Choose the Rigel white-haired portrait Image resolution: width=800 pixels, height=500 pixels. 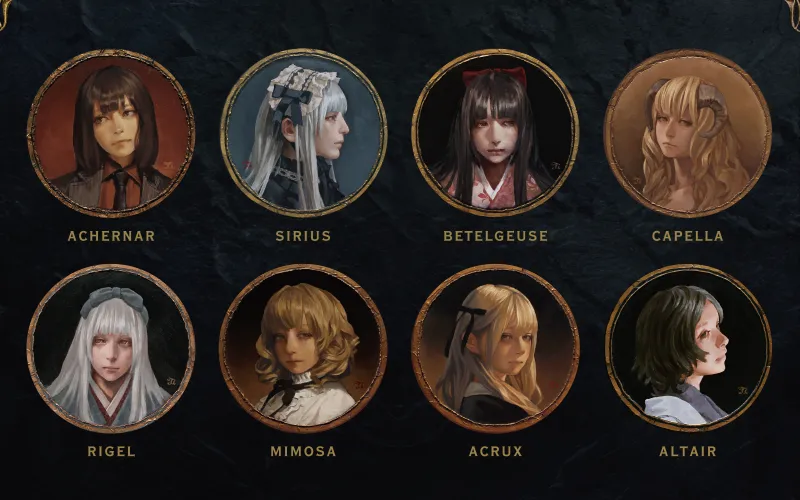pyautogui.click(x=111, y=348)
